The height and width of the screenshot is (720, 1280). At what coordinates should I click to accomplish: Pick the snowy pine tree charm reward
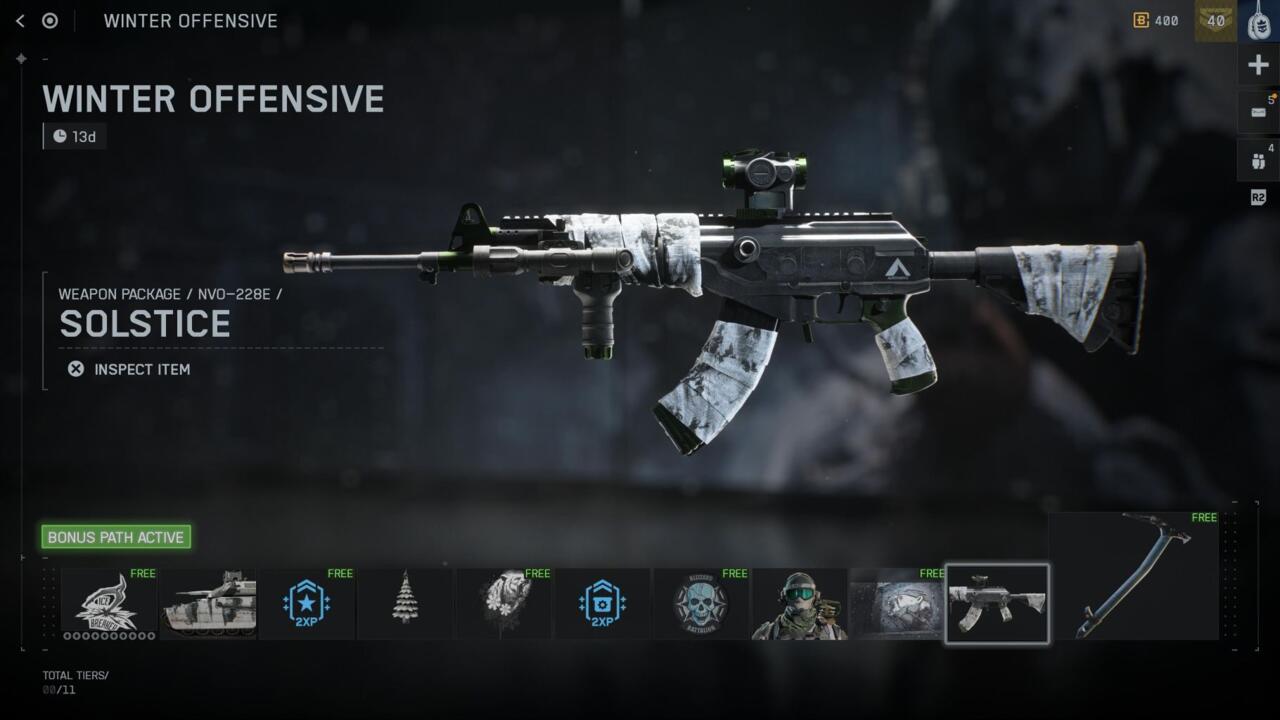[x=405, y=604]
